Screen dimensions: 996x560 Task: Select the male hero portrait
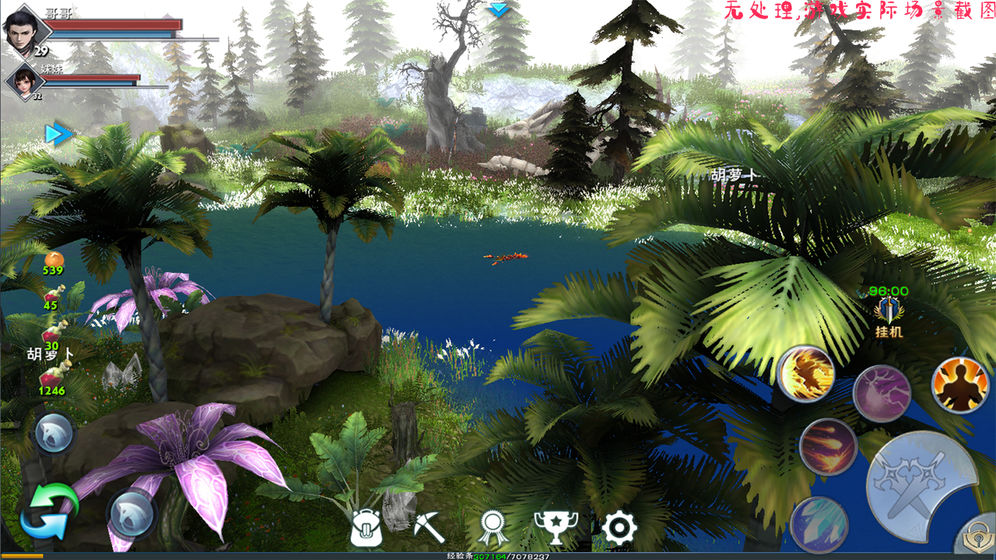tap(26, 25)
